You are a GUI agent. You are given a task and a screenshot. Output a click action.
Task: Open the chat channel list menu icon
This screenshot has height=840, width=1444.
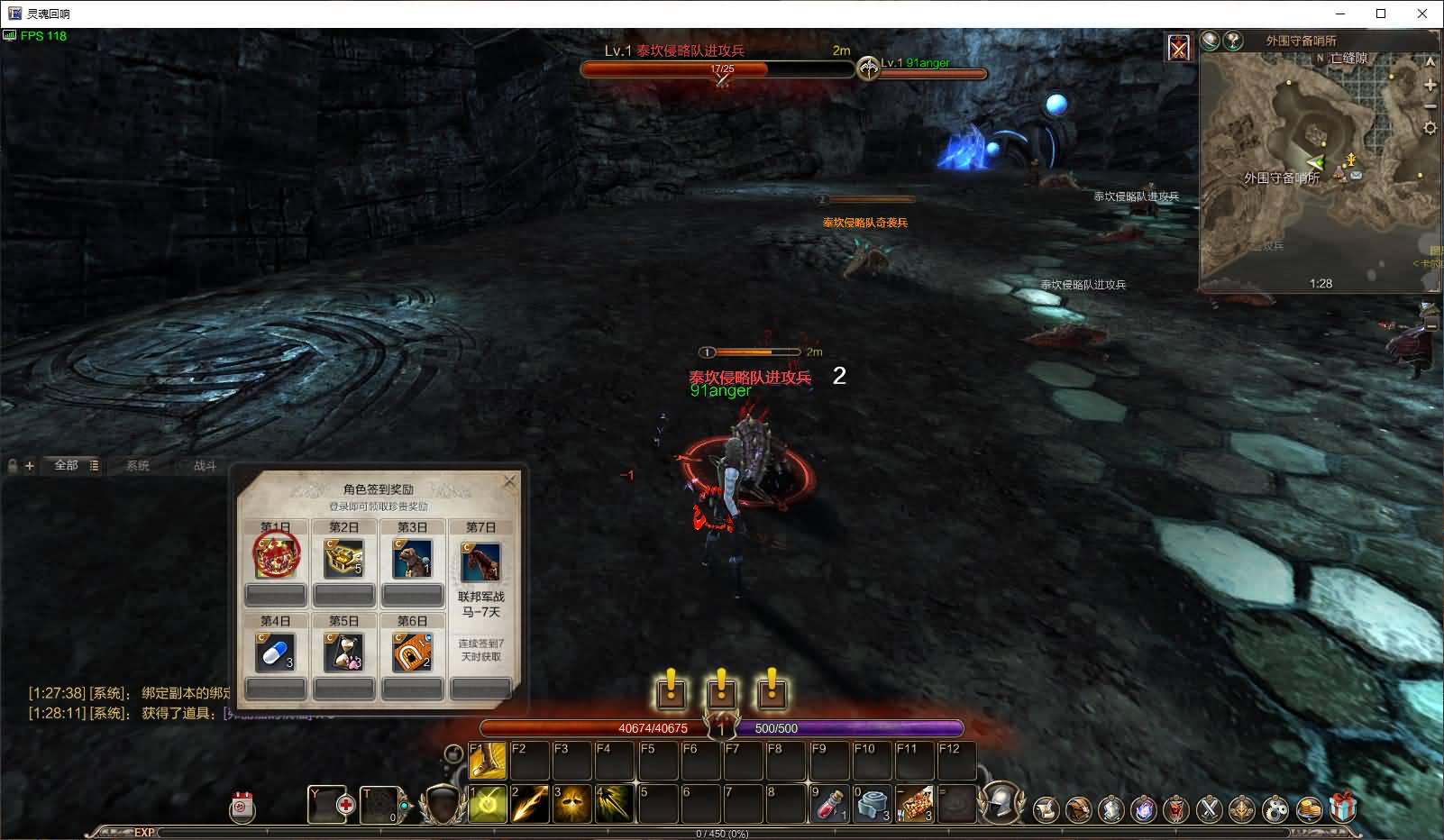pyautogui.click(x=94, y=466)
